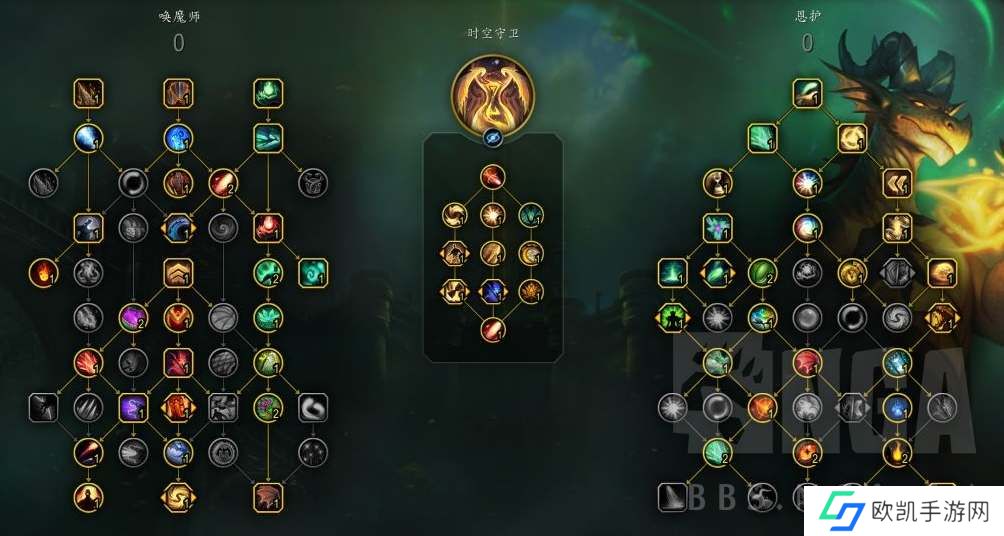Choose the white starburst orb talent in the right tree
The height and width of the screenshot is (536, 1004).
click(807, 183)
